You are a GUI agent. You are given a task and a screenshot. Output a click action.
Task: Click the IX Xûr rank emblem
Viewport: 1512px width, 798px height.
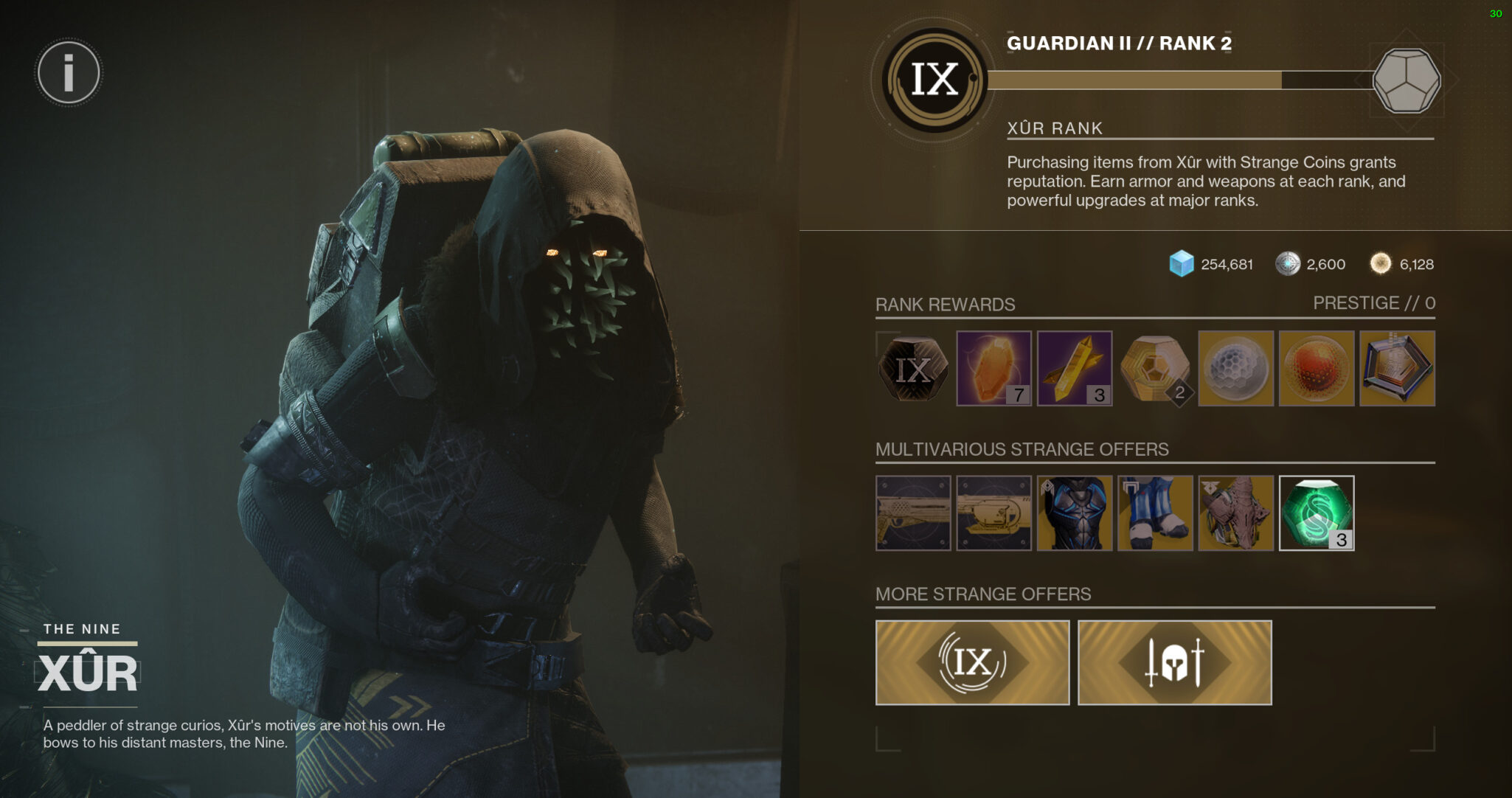[934, 80]
